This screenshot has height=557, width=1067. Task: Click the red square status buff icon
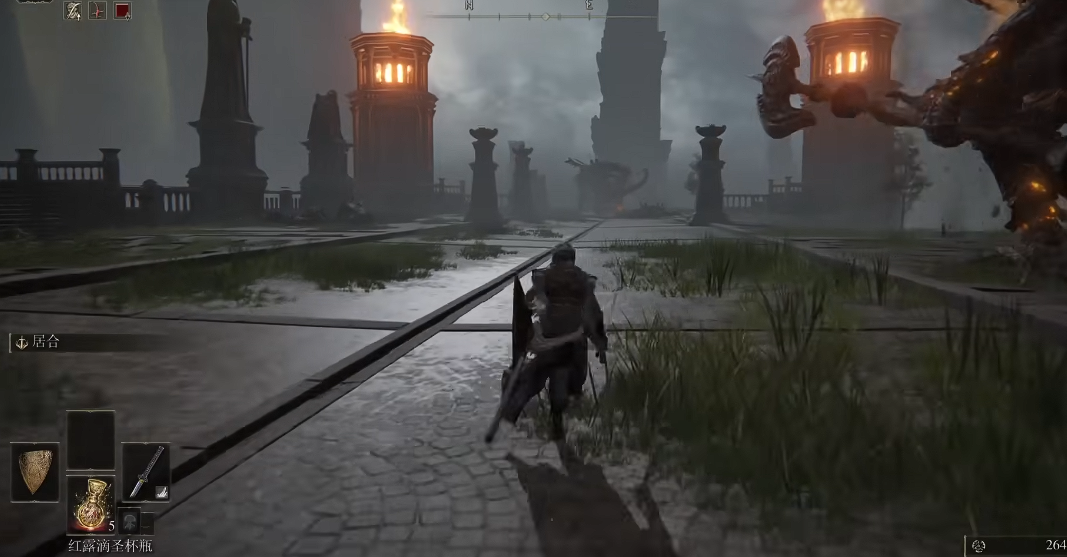coord(123,11)
